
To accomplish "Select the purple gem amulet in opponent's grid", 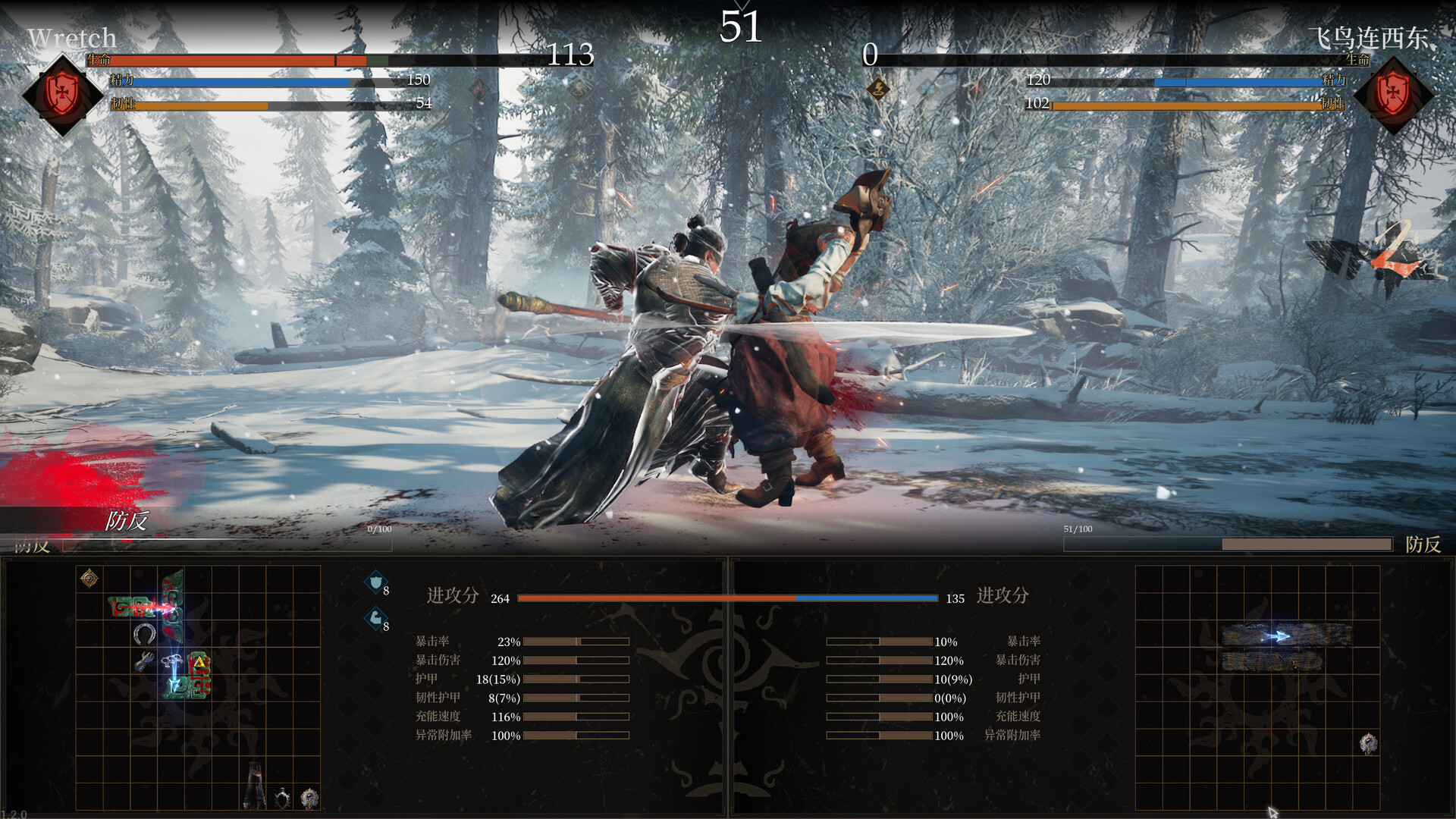I will point(1368,744).
